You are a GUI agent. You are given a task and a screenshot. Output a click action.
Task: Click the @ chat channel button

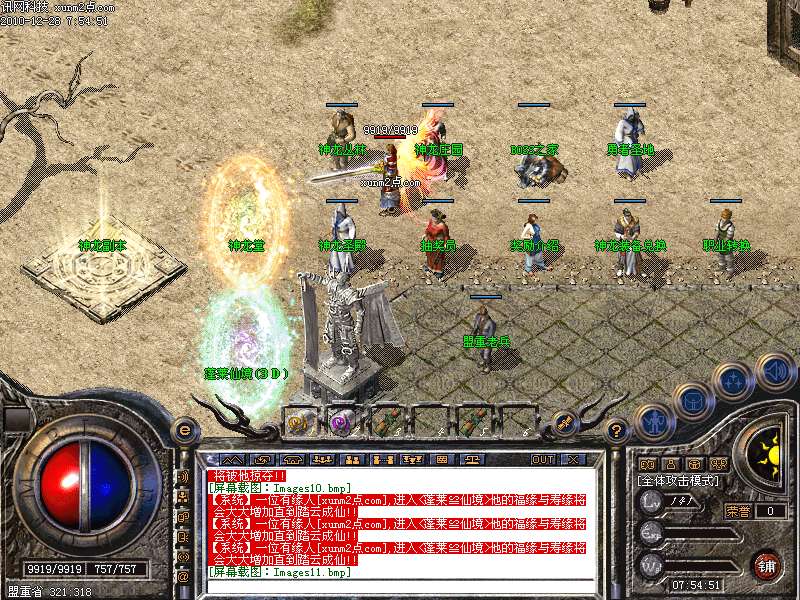pos(183,575)
